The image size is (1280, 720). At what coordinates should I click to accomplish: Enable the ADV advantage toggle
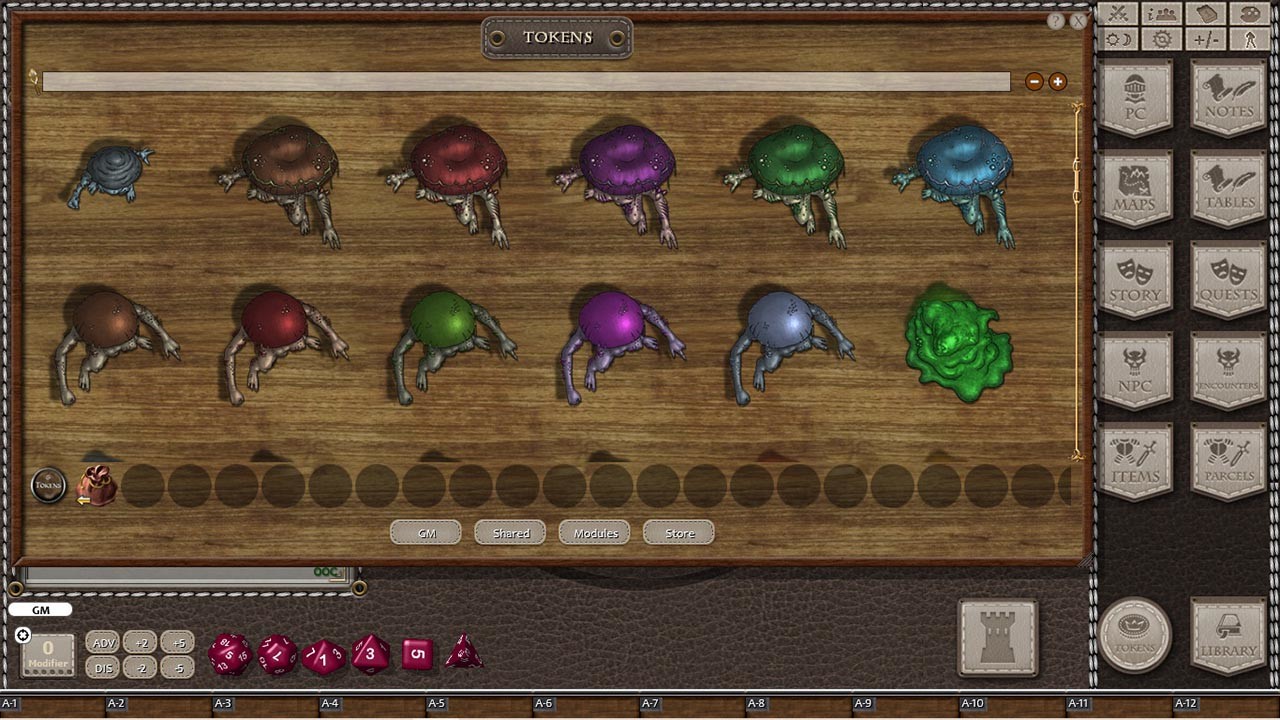(103, 643)
